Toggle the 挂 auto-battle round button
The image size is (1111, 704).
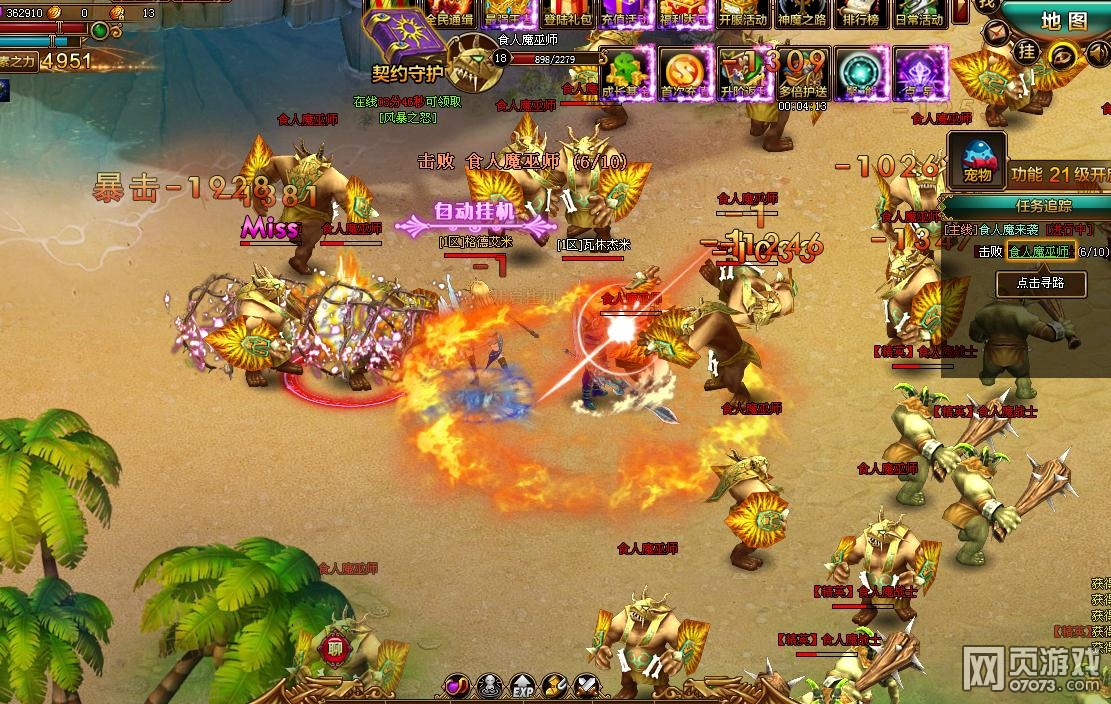pos(1026,50)
